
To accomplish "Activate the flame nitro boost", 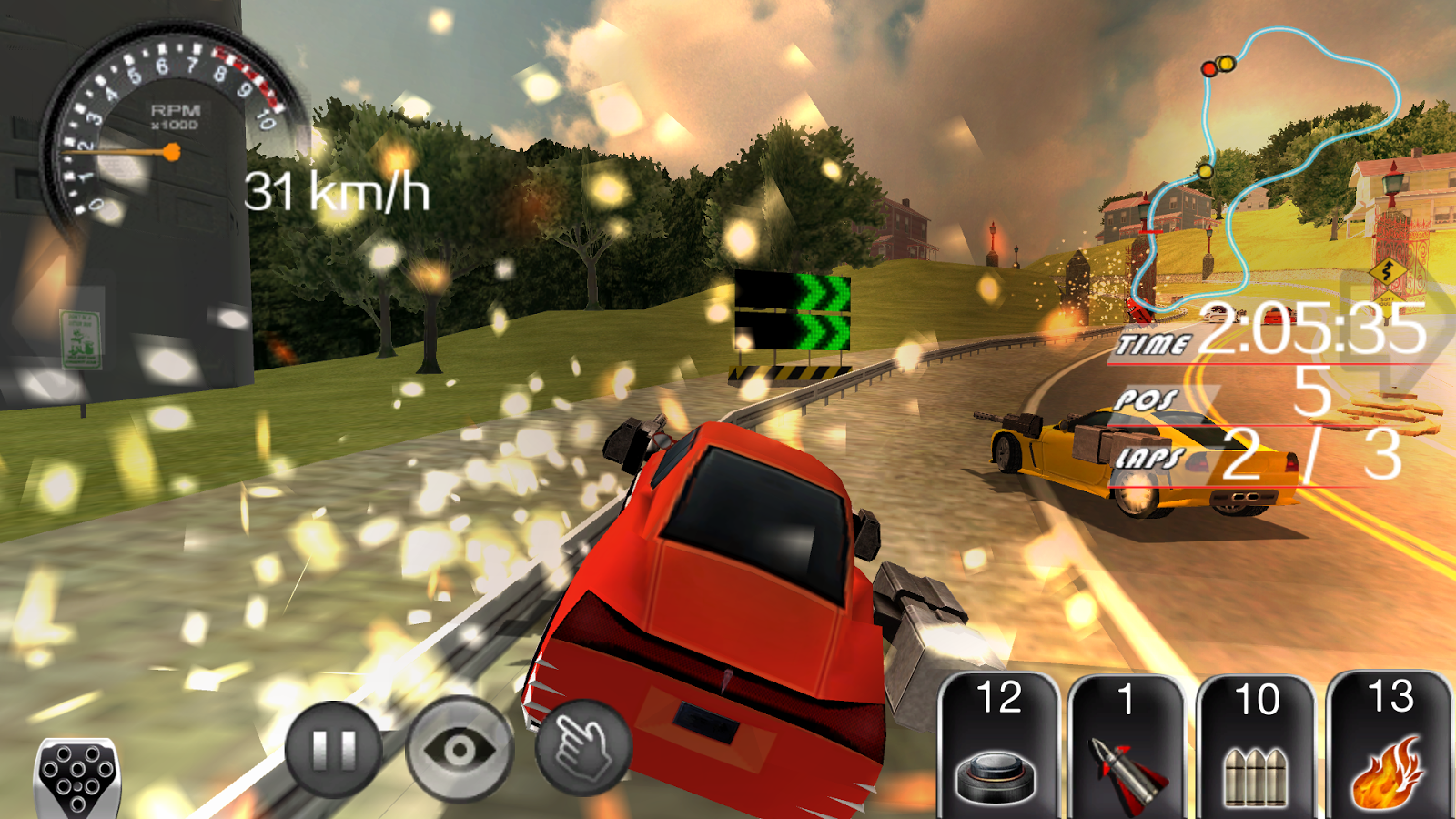I will tap(1389, 746).
